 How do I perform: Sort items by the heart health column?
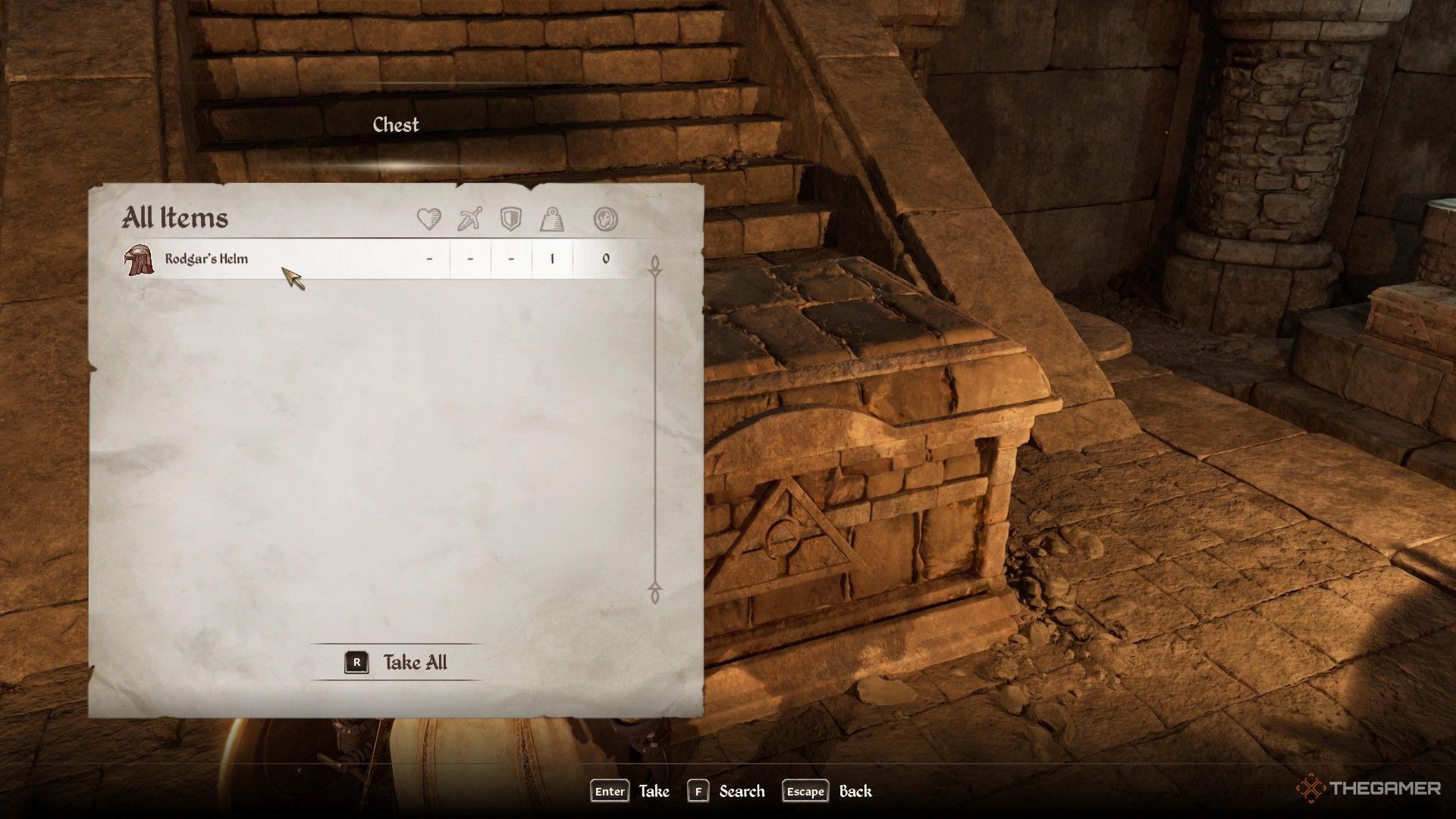pos(429,220)
